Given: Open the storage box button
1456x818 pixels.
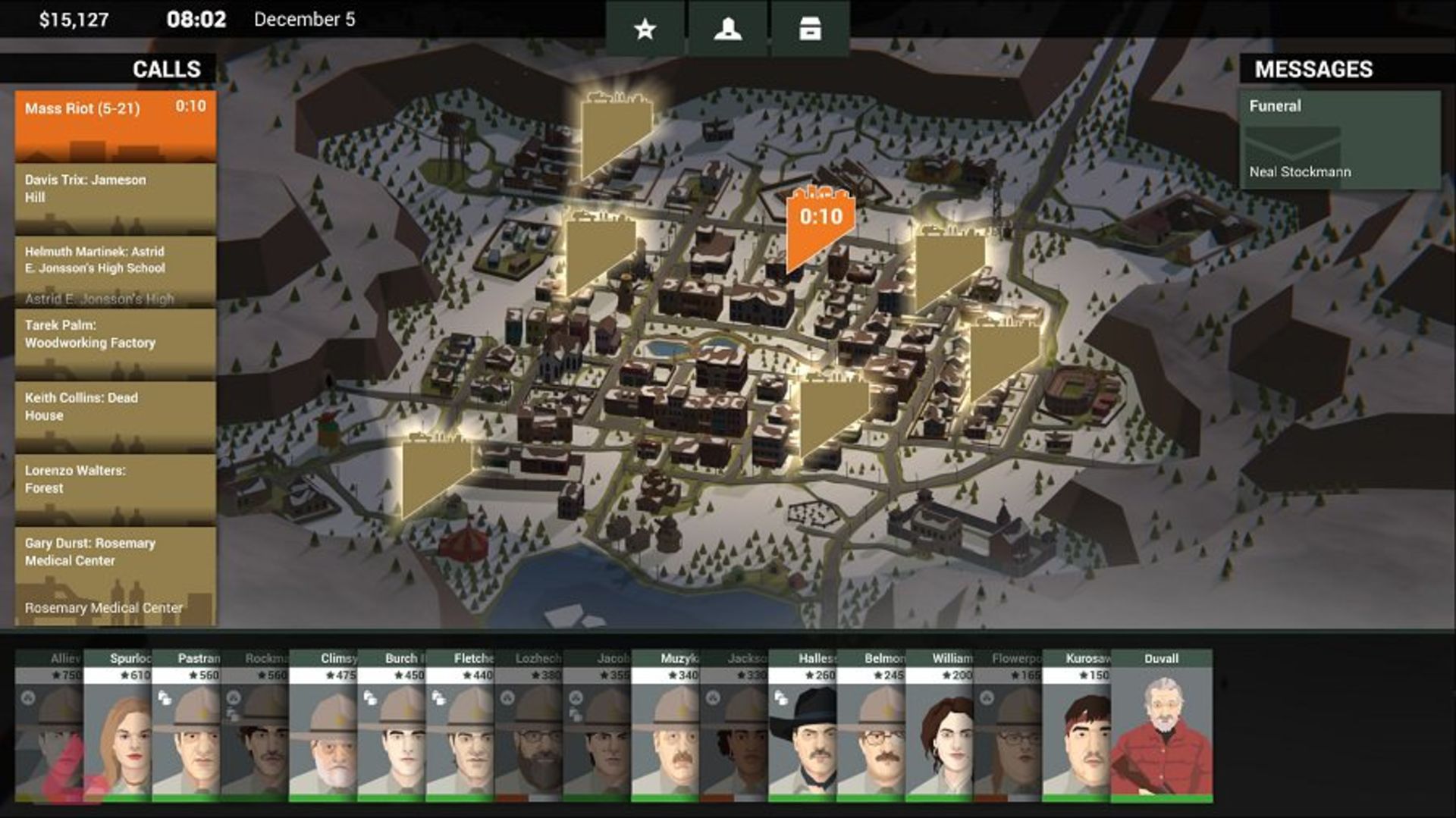Looking at the screenshot, I should tap(810, 30).
